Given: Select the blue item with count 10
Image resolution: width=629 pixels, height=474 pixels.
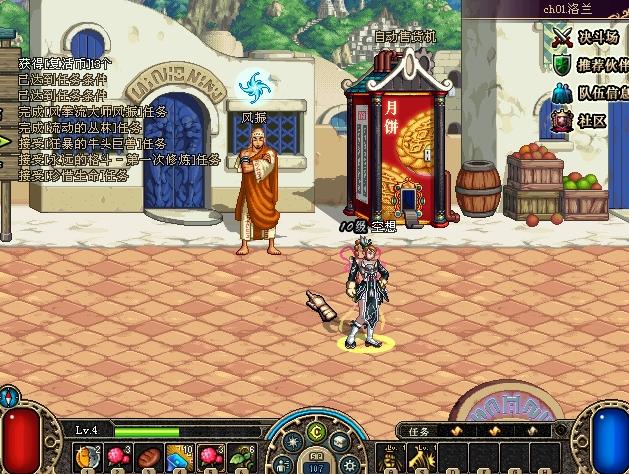Looking at the screenshot, I should click(x=180, y=456).
